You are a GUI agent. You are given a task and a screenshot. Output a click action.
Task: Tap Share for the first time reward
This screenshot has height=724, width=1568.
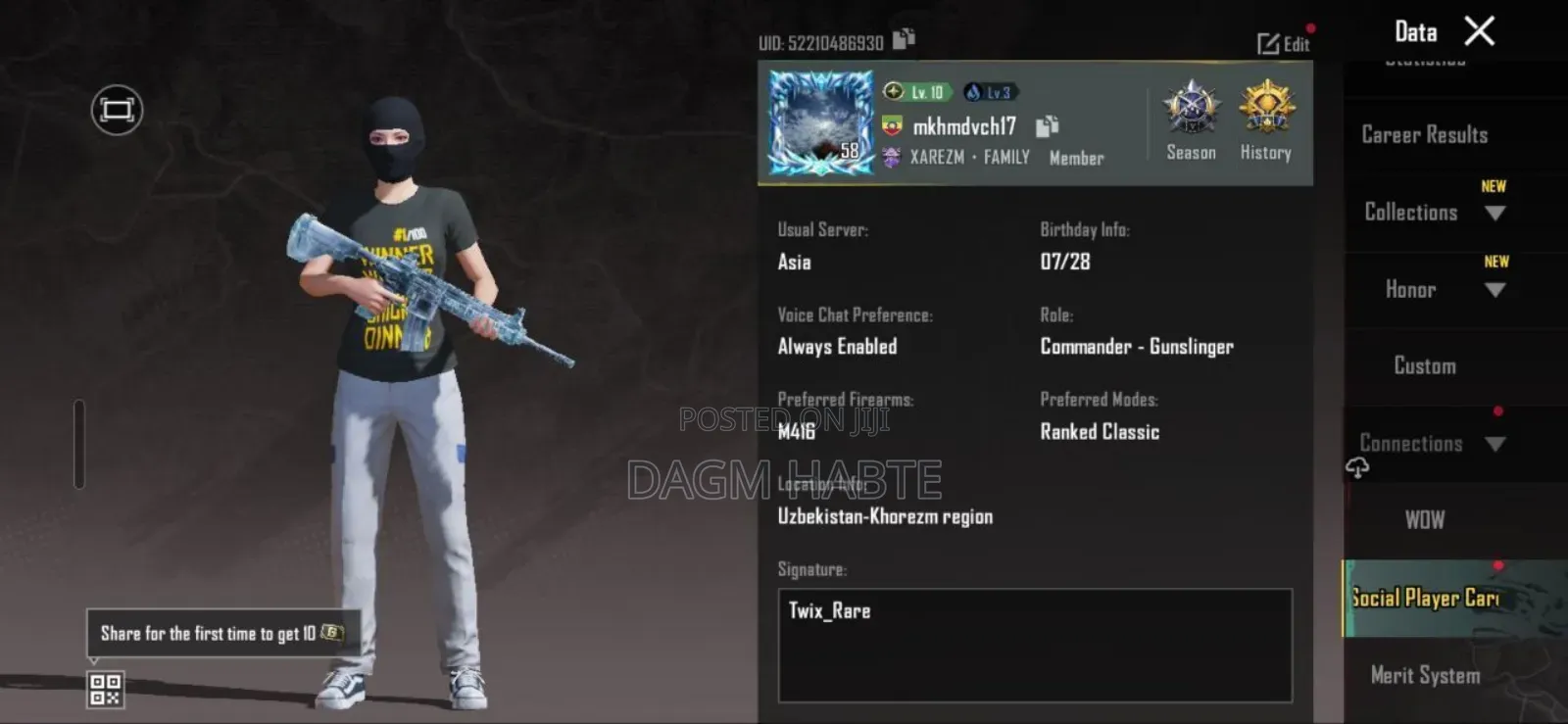[220, 634]
